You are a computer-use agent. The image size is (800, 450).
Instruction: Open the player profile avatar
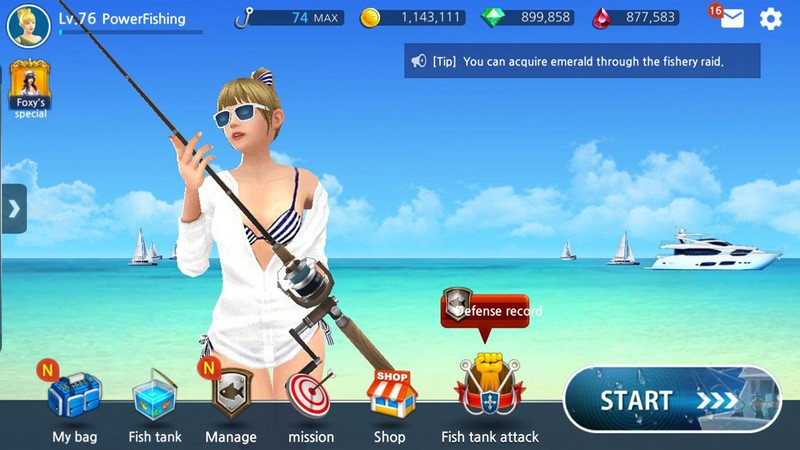(28, 25)
